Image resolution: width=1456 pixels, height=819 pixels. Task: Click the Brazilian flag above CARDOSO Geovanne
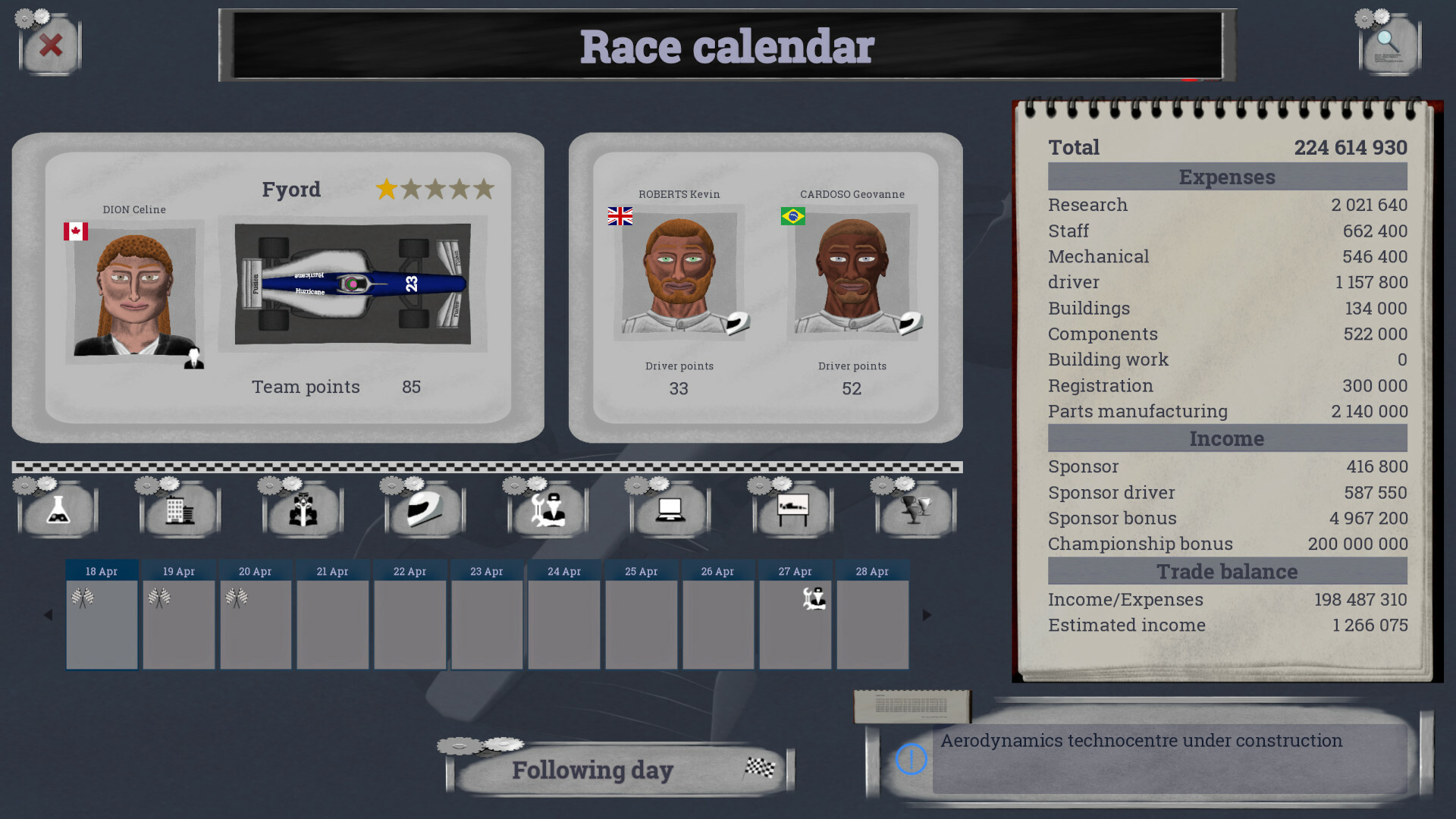[792, 217]
